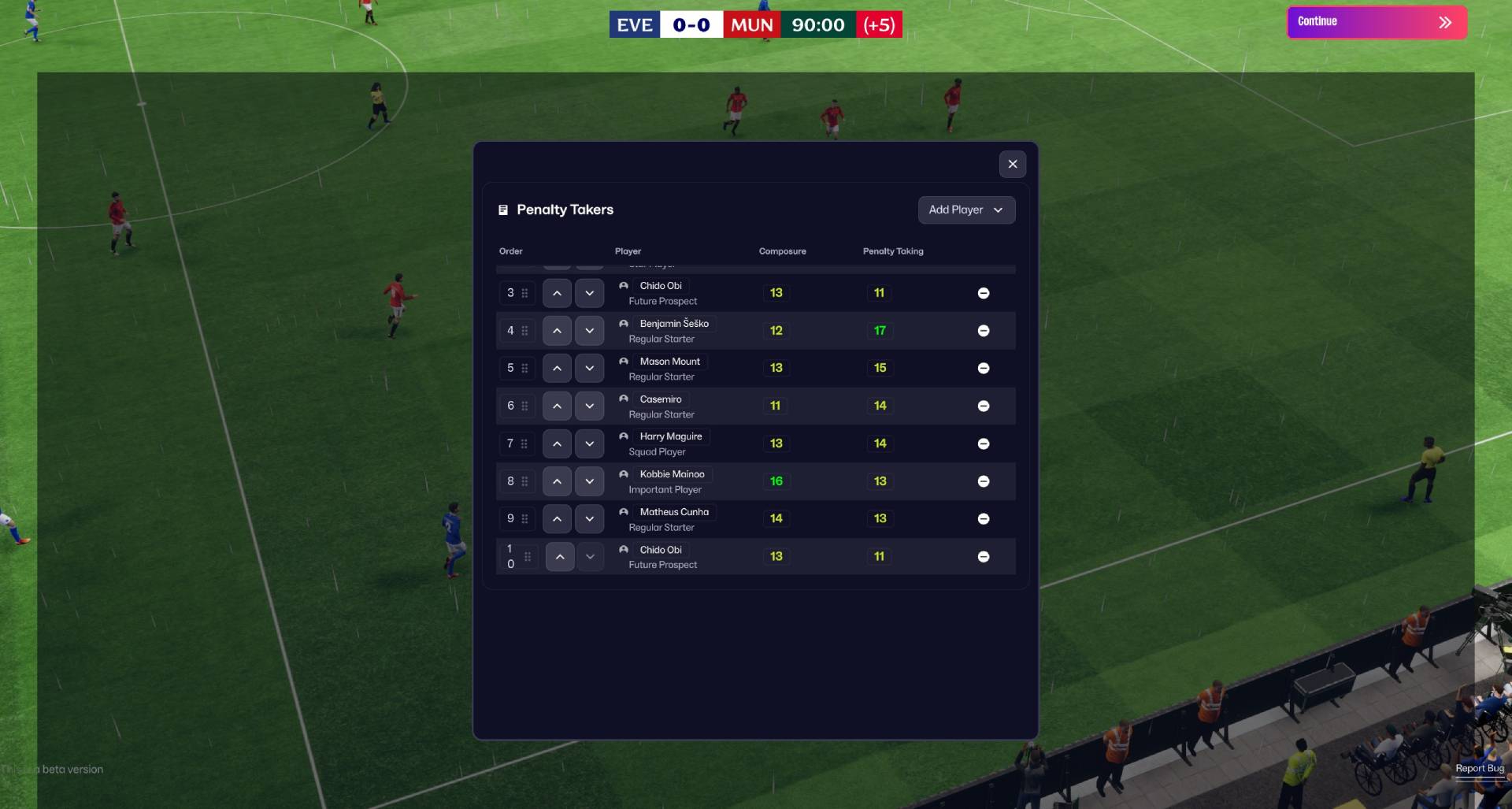Screen dimensions: 1512x809
Task: Select the Matheus Cunha player name
Action: point(674,511)
